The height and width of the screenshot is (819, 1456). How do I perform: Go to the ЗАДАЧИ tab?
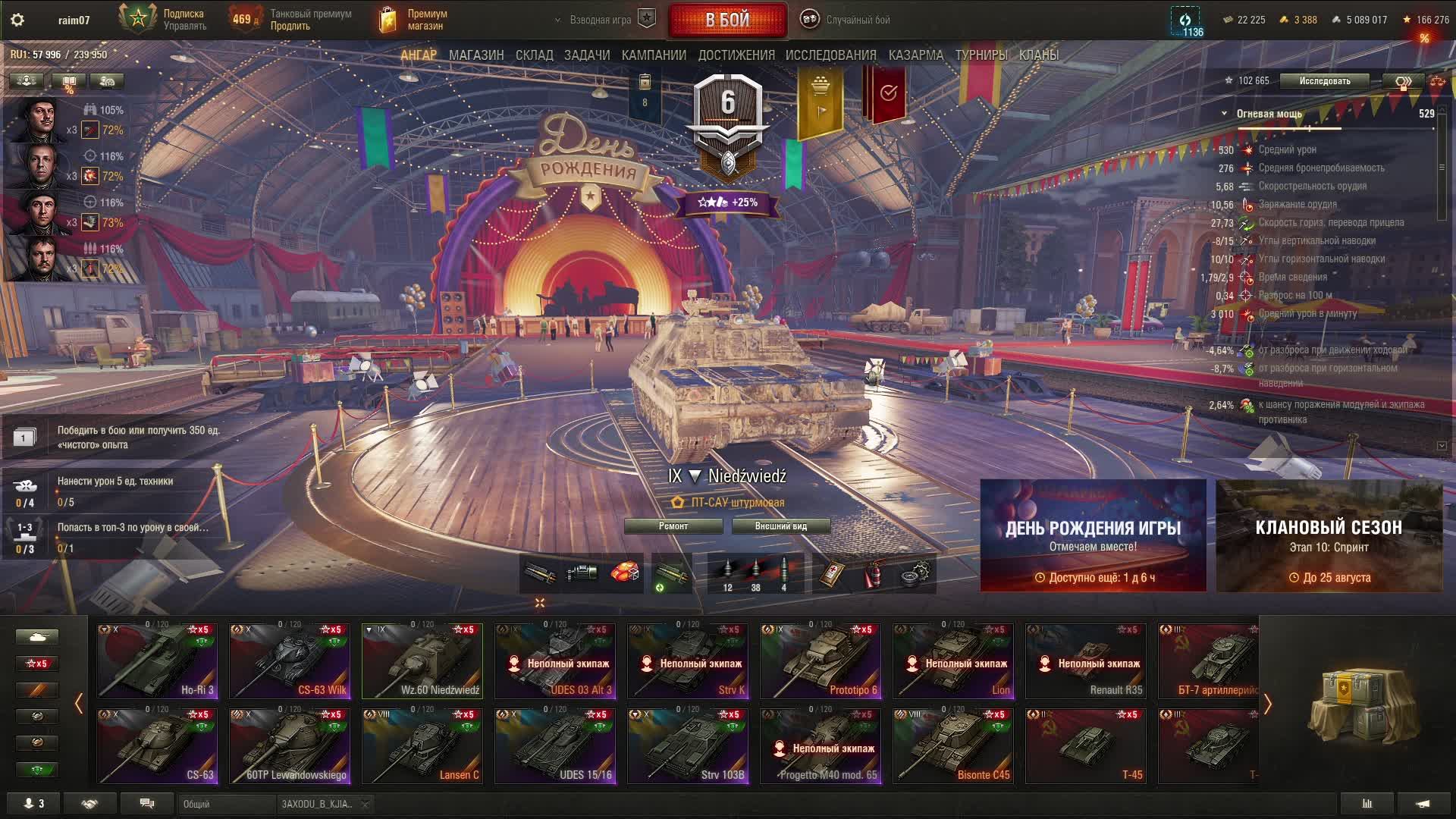point(586,55)
